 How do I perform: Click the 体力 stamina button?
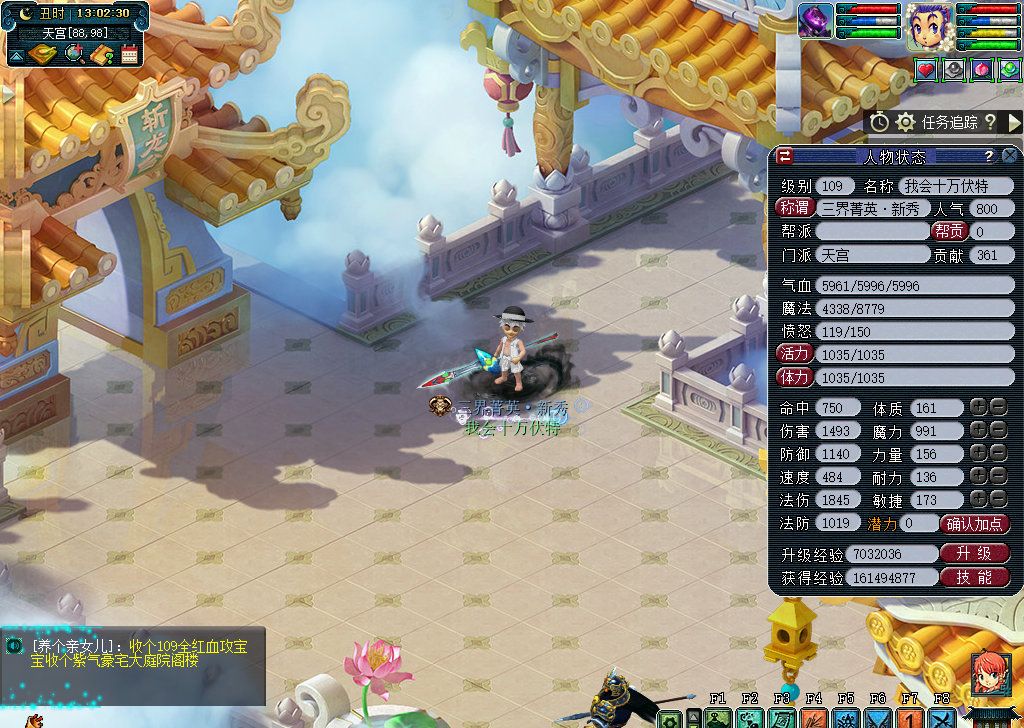pyautogui.click(x=794, y=377)
